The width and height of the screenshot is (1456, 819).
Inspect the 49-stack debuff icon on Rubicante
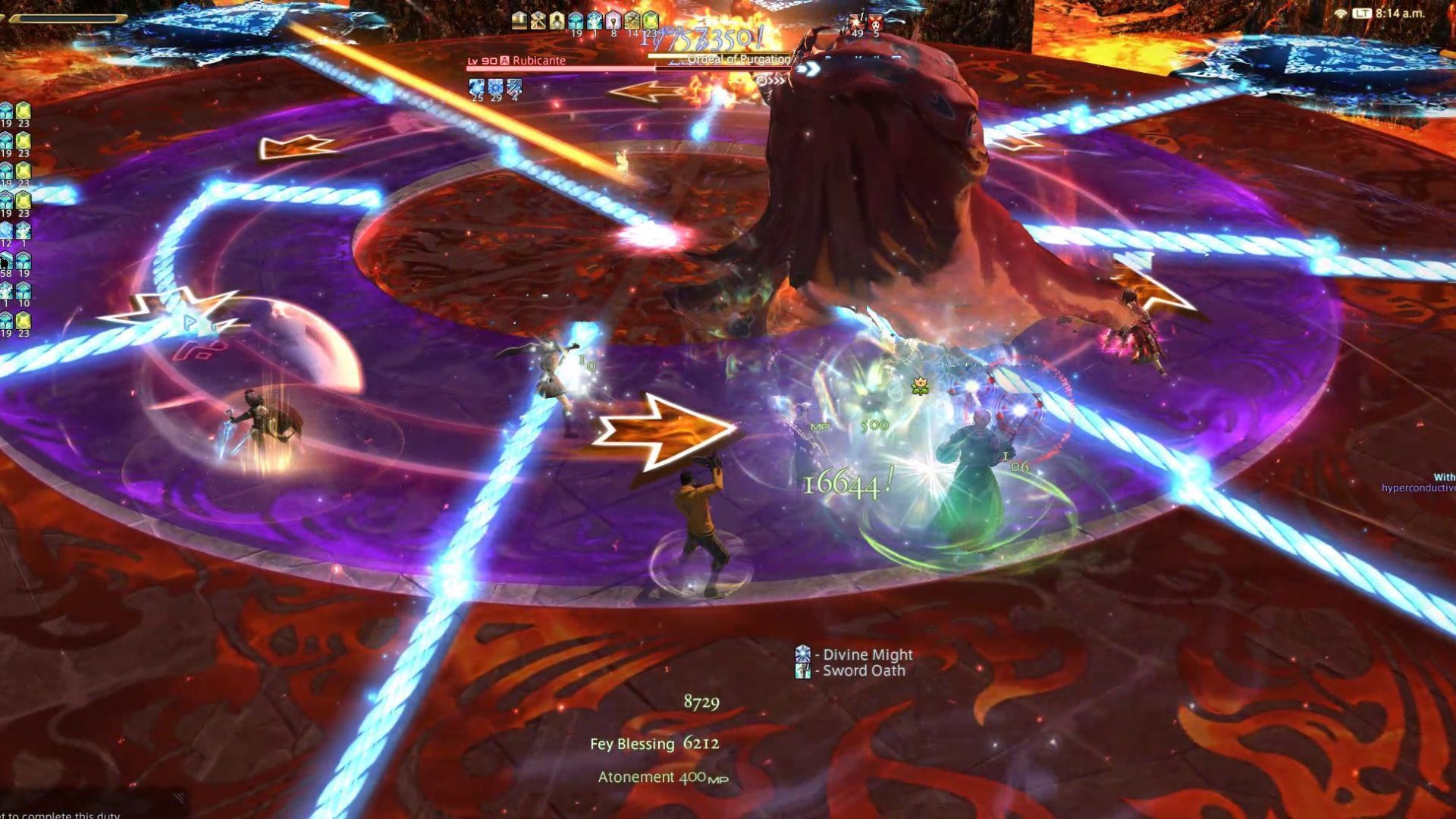click(x=857, y=21)
